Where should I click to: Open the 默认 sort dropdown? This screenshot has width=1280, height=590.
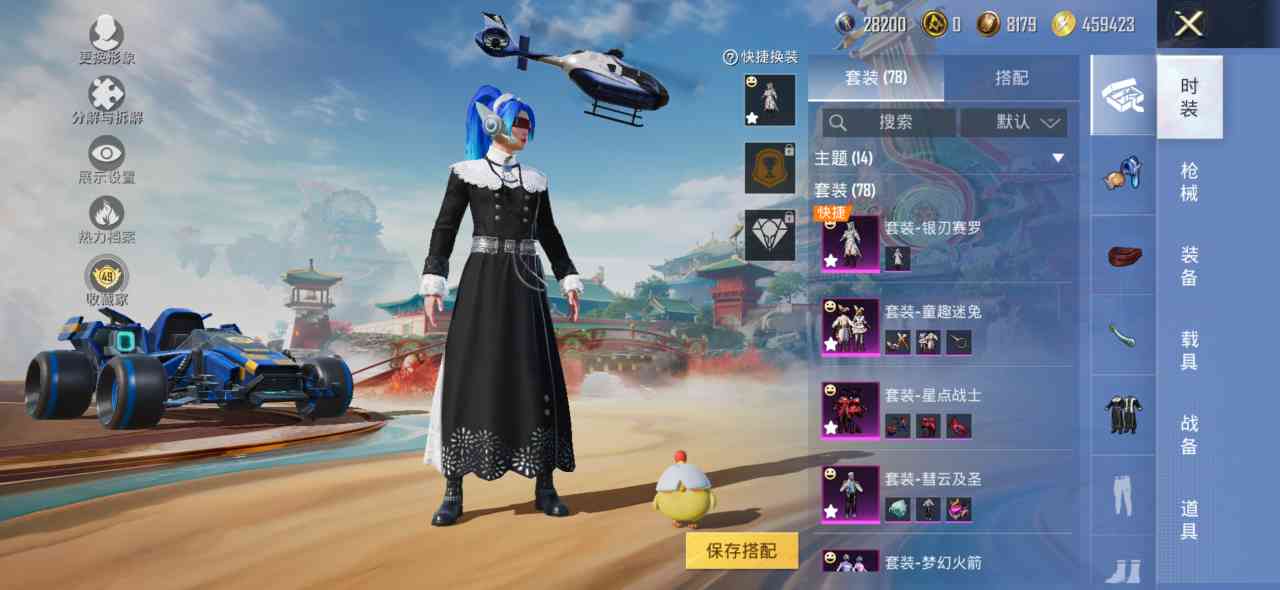tap(1013, 122)
